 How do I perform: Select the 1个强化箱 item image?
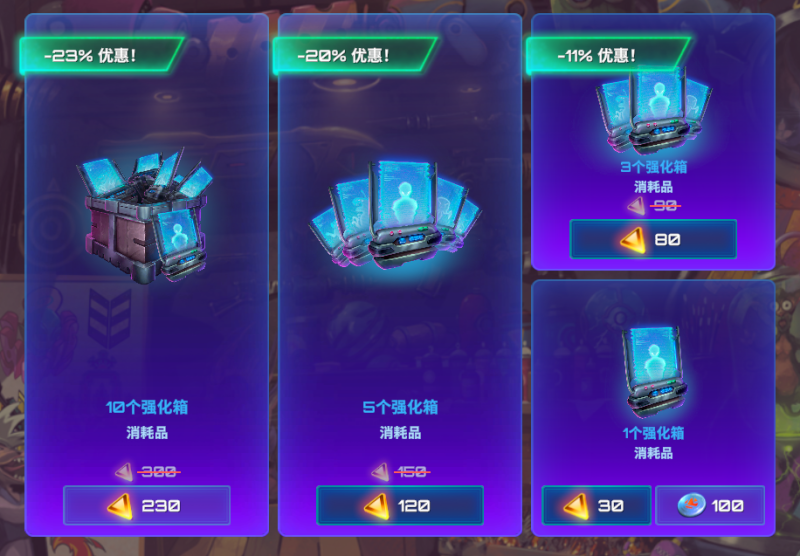(653, 370)
